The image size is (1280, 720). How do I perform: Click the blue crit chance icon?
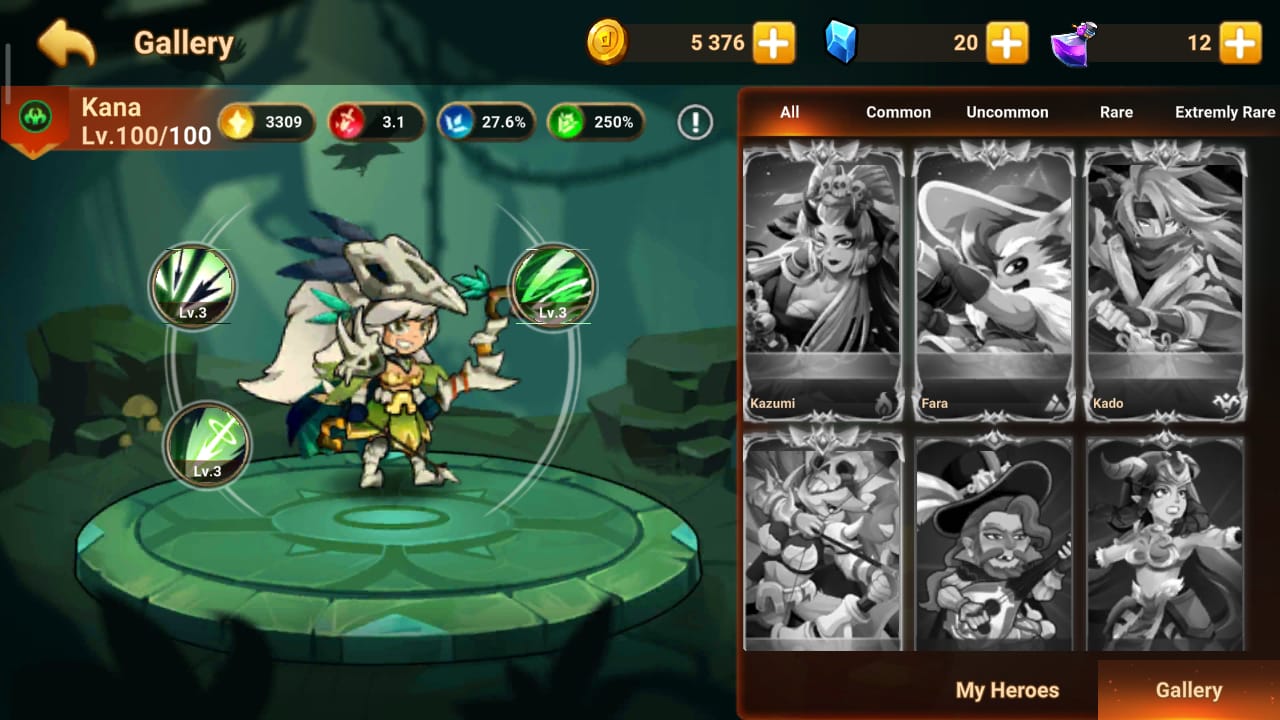(456, 123)
